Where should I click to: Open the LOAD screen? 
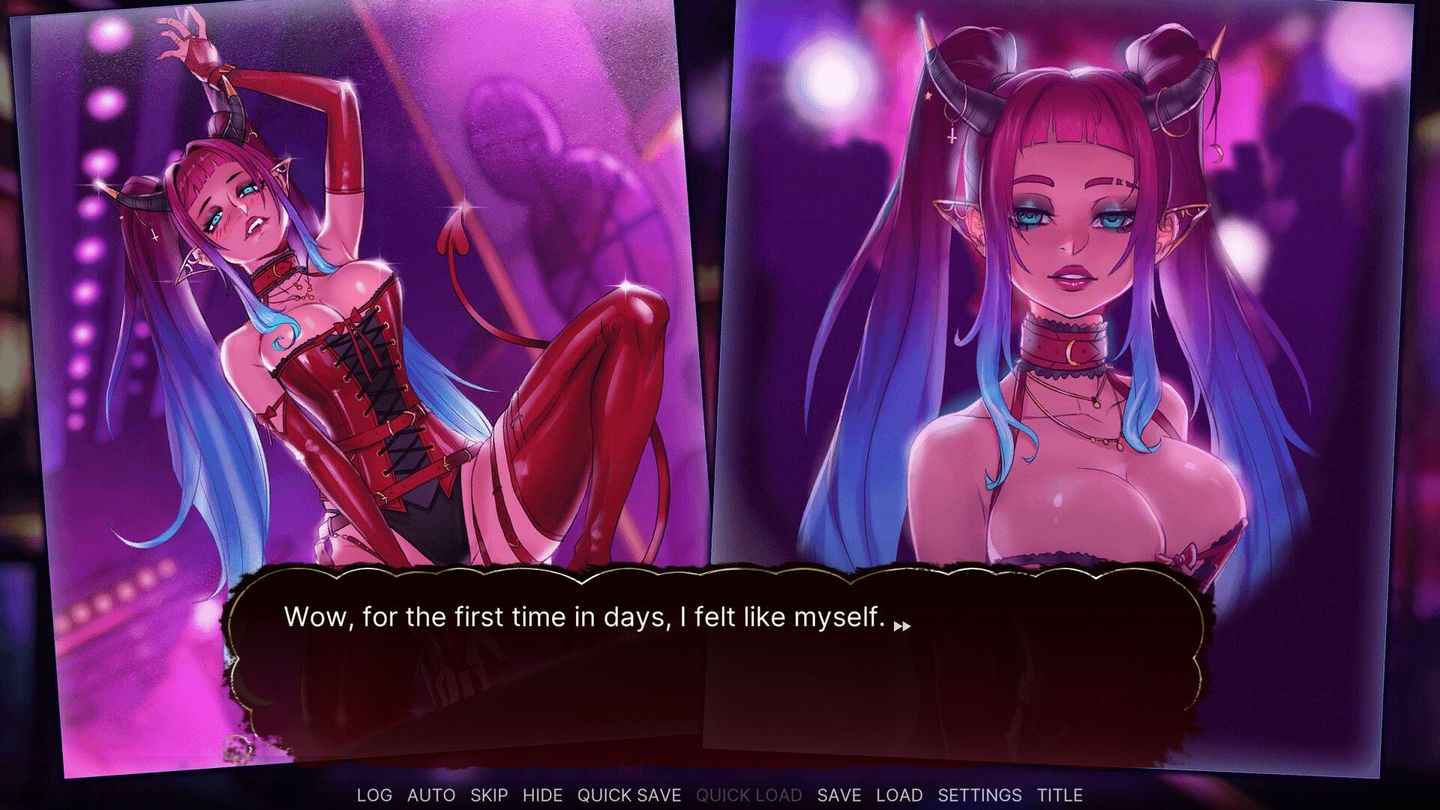point(899,795)
